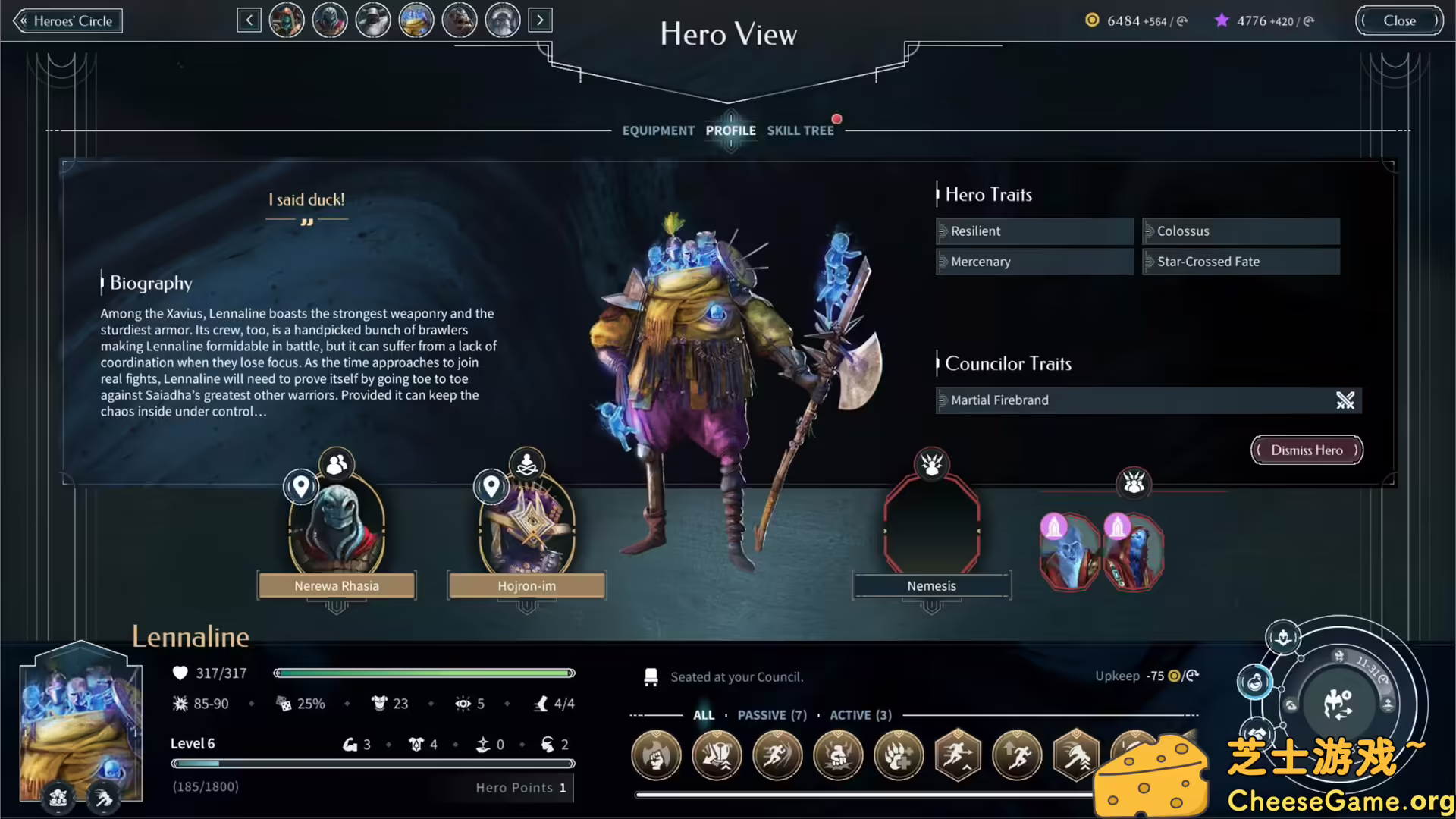
Task: Select the hexagonal axe-strike ability icon
Action: tap(1077, 756)
